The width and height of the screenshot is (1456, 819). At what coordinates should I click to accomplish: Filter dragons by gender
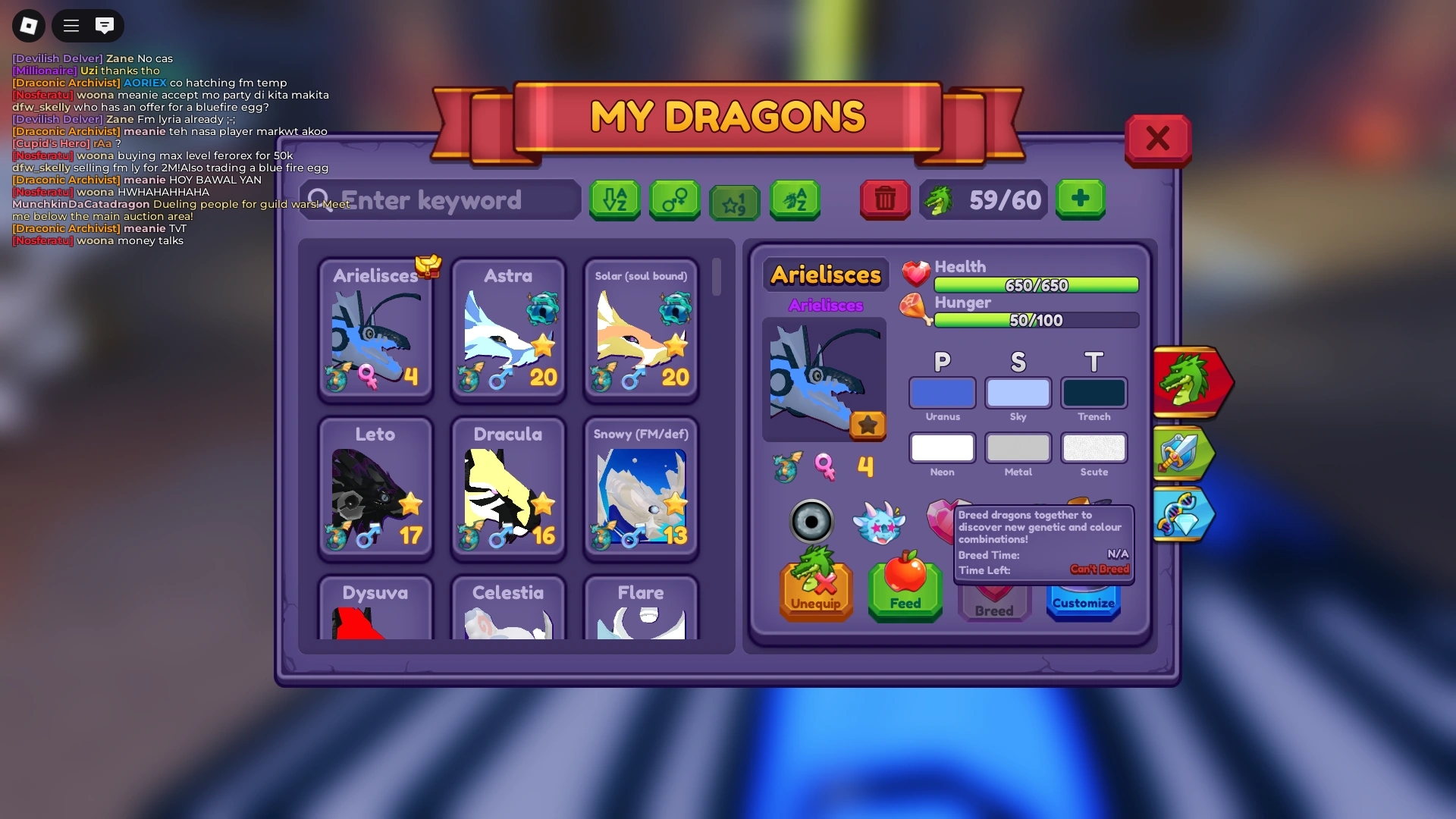coord(674,200)
